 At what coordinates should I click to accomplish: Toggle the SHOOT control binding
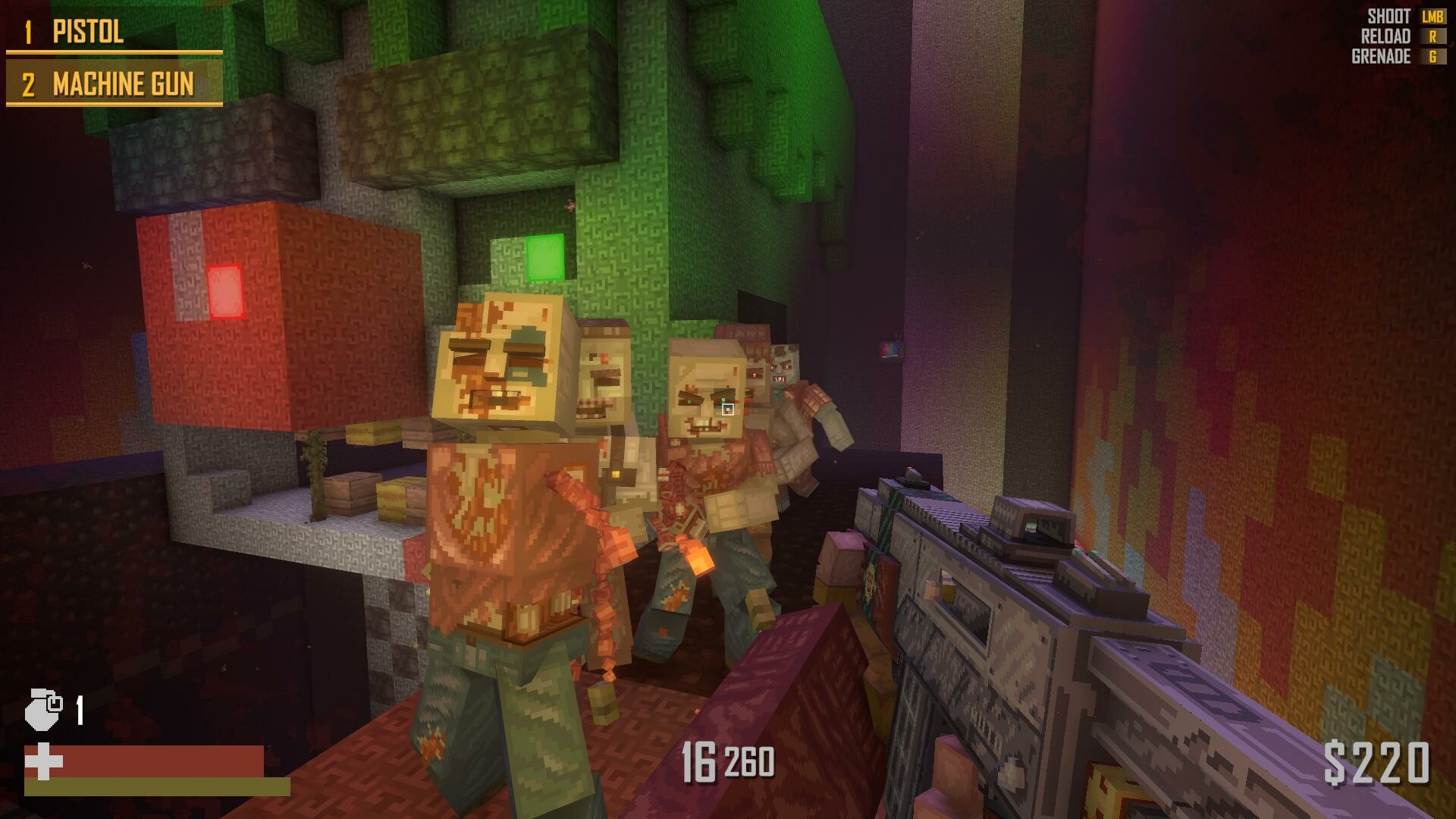coord(1389,16)
